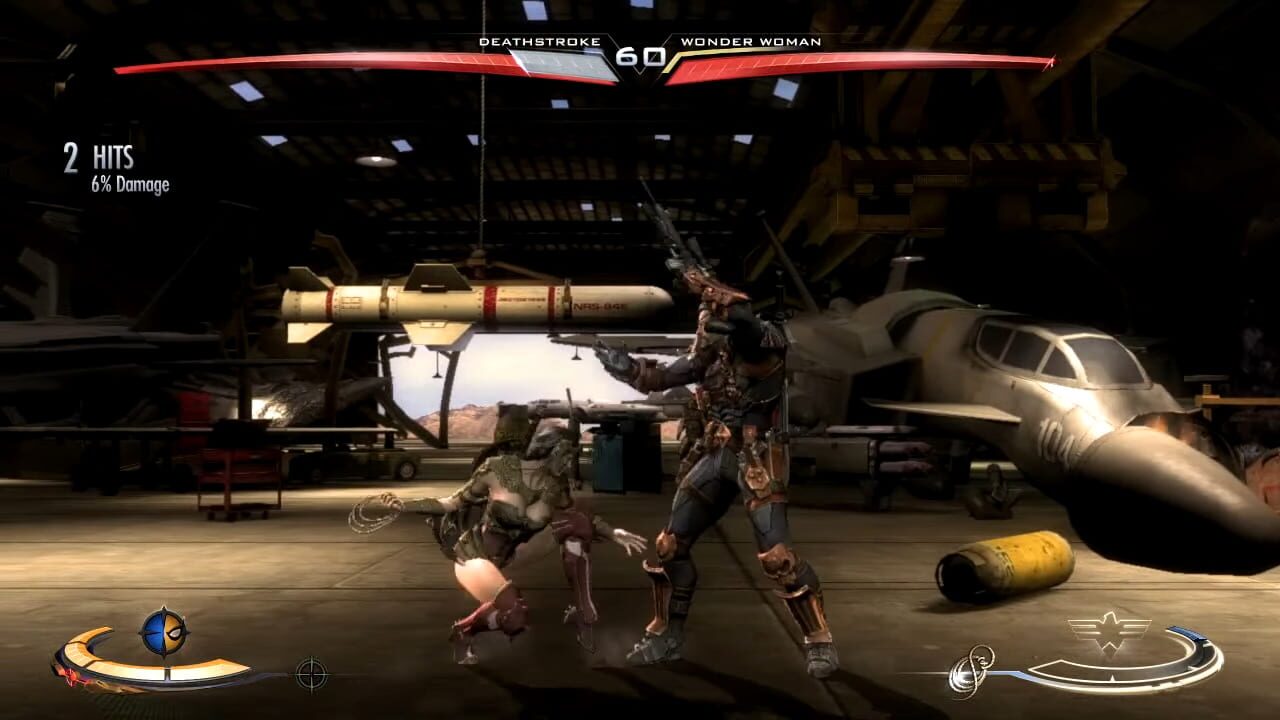
Task: Select the DEATHSTROKE name label
Action: coord(541,42)
